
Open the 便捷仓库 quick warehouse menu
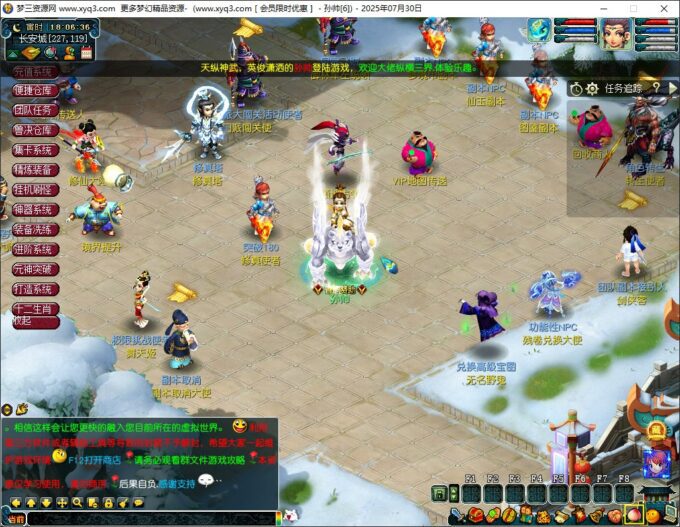(31, 91)
